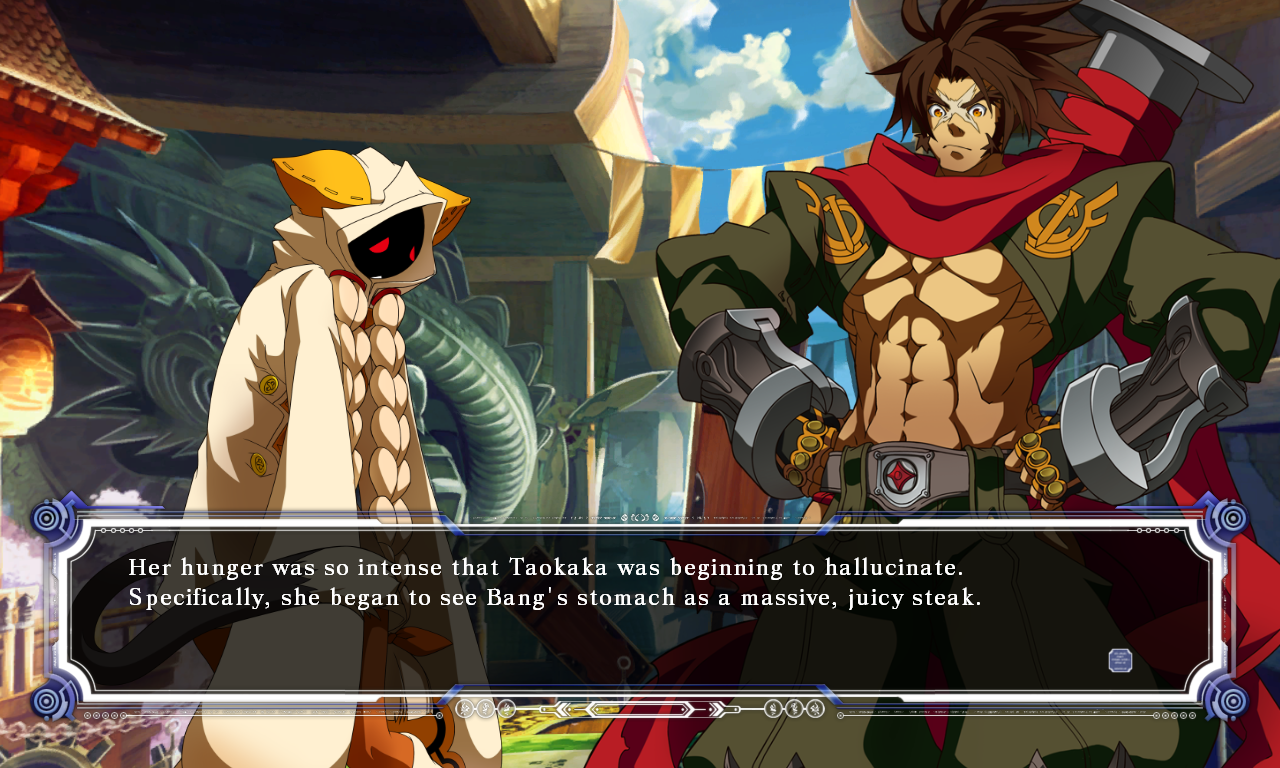Click the blue text-advance indicator icon

1120,660
